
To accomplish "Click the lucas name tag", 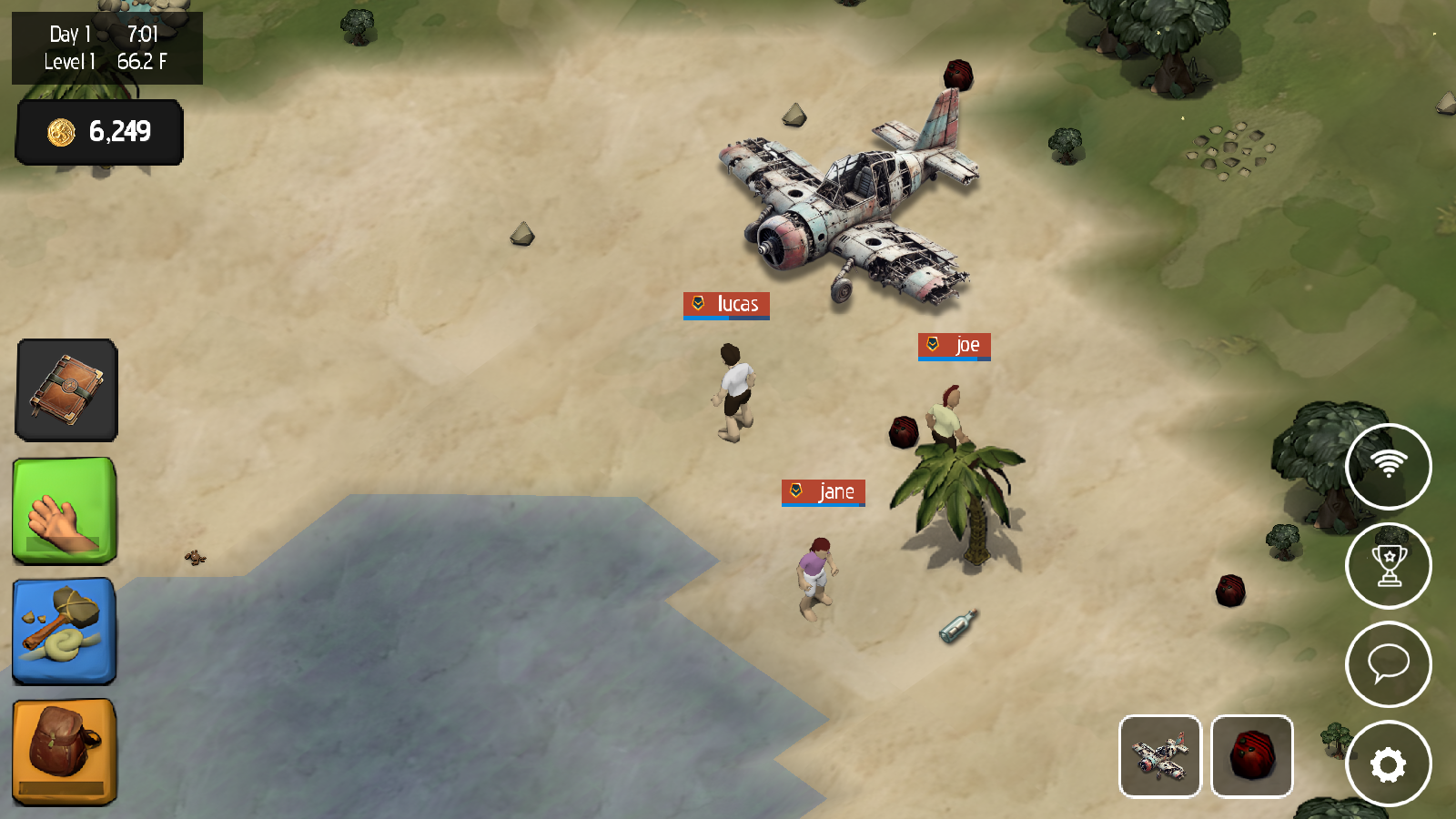I will click(725, 306).
